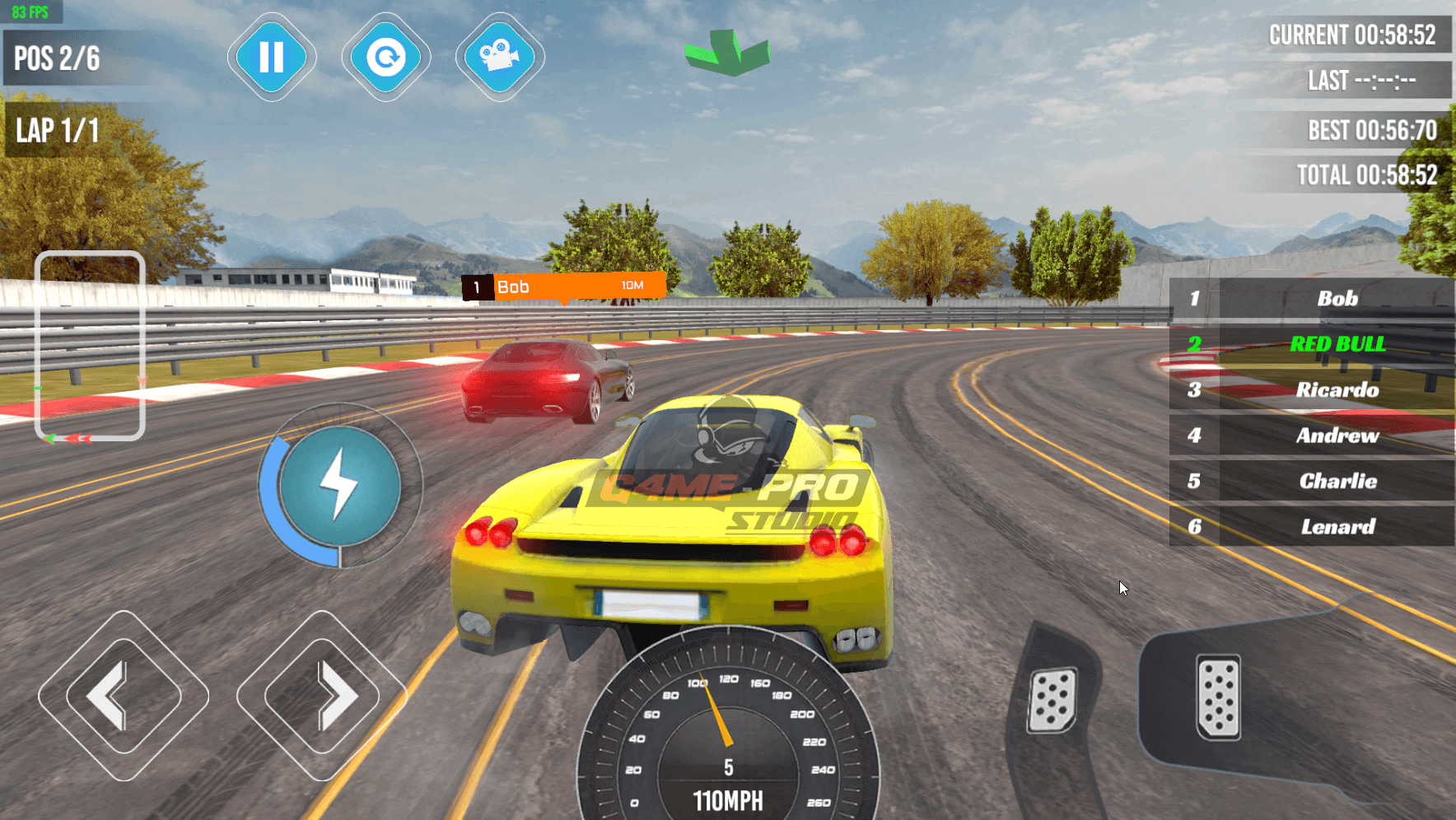Steer right with the right arrow button

(322, 696)
